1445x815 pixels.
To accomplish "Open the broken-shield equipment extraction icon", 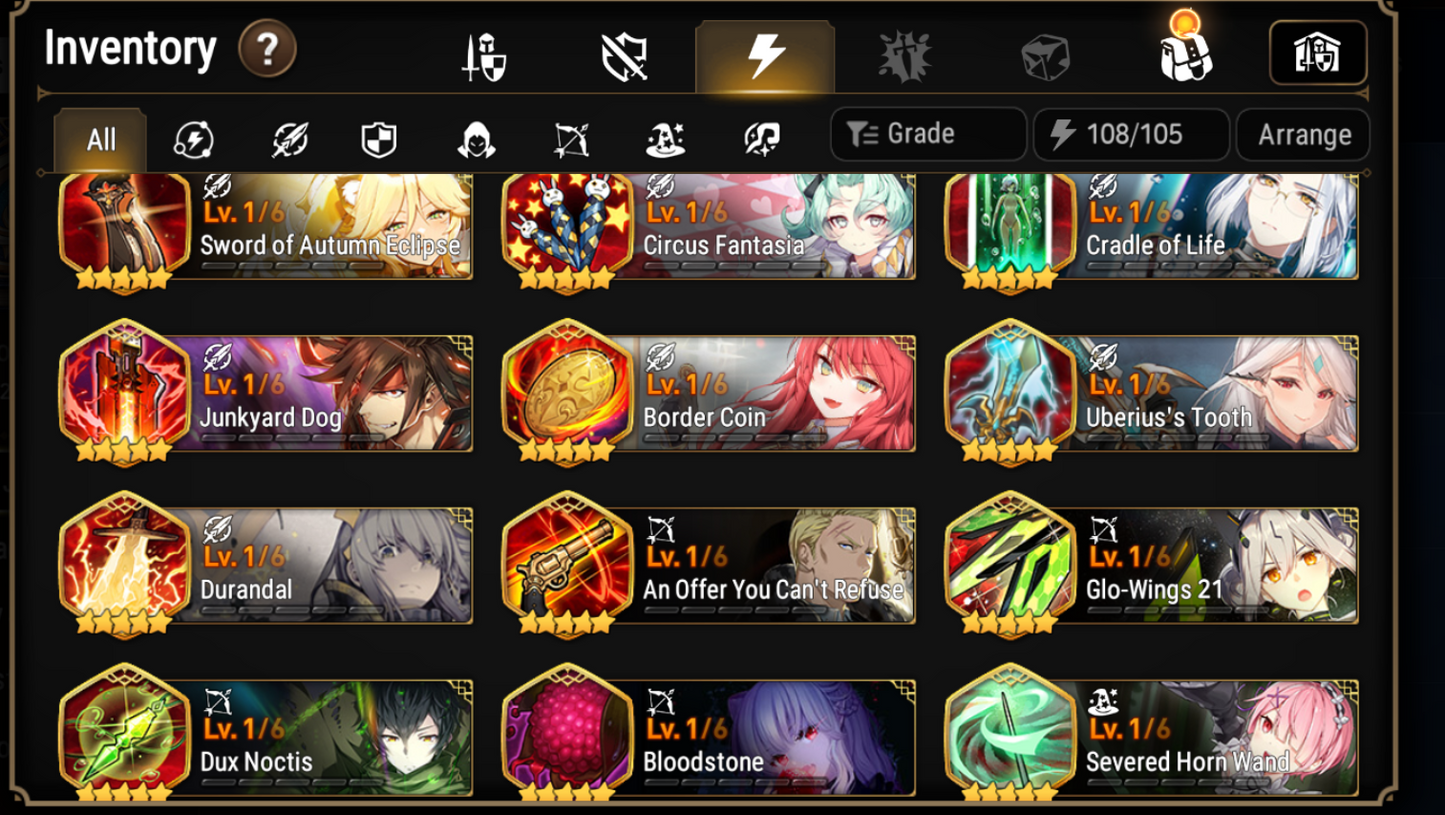I will coord(625,56).
